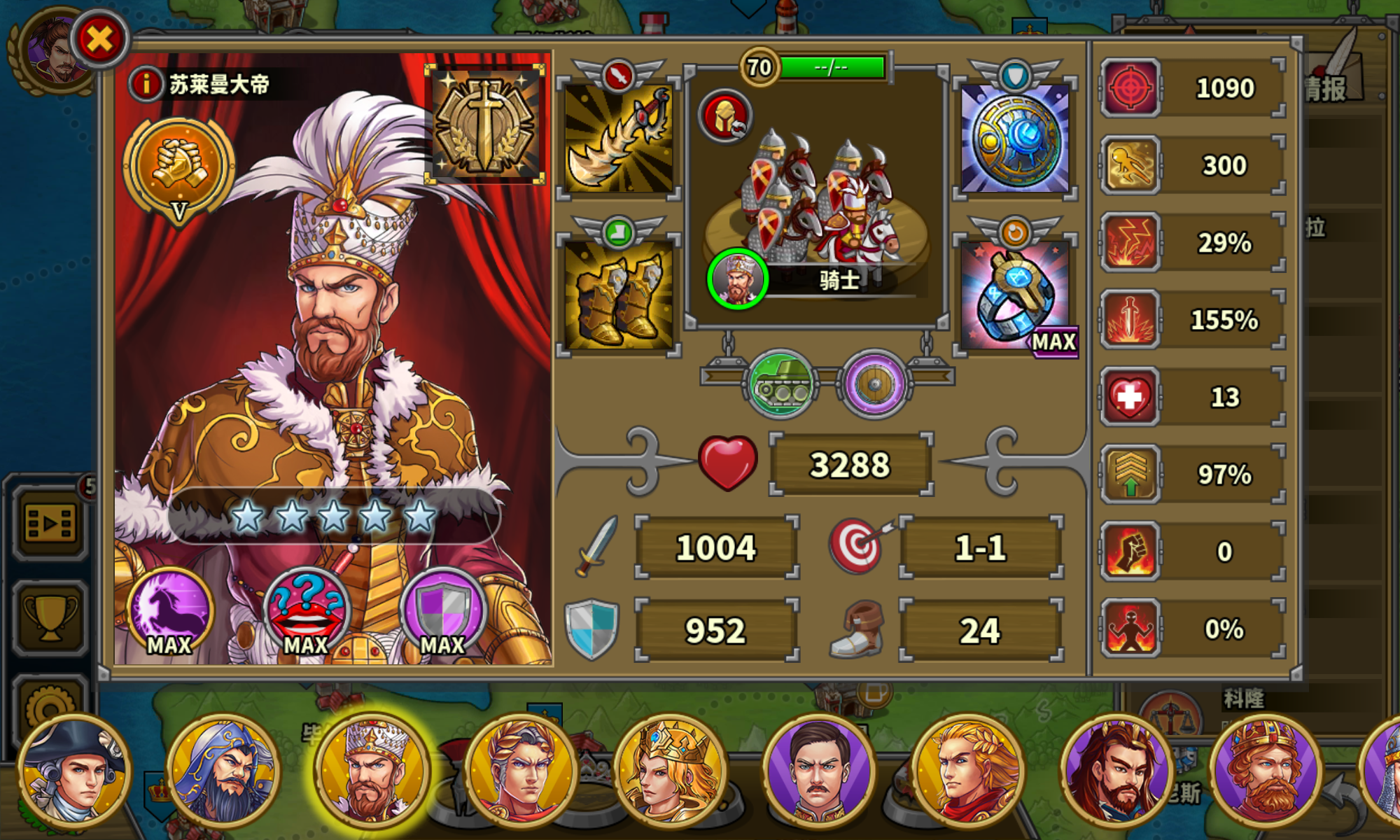Open the gold medal rank emblem
Image resolution: width=1400 pixels, height=840 pixels.
point(486,122)
